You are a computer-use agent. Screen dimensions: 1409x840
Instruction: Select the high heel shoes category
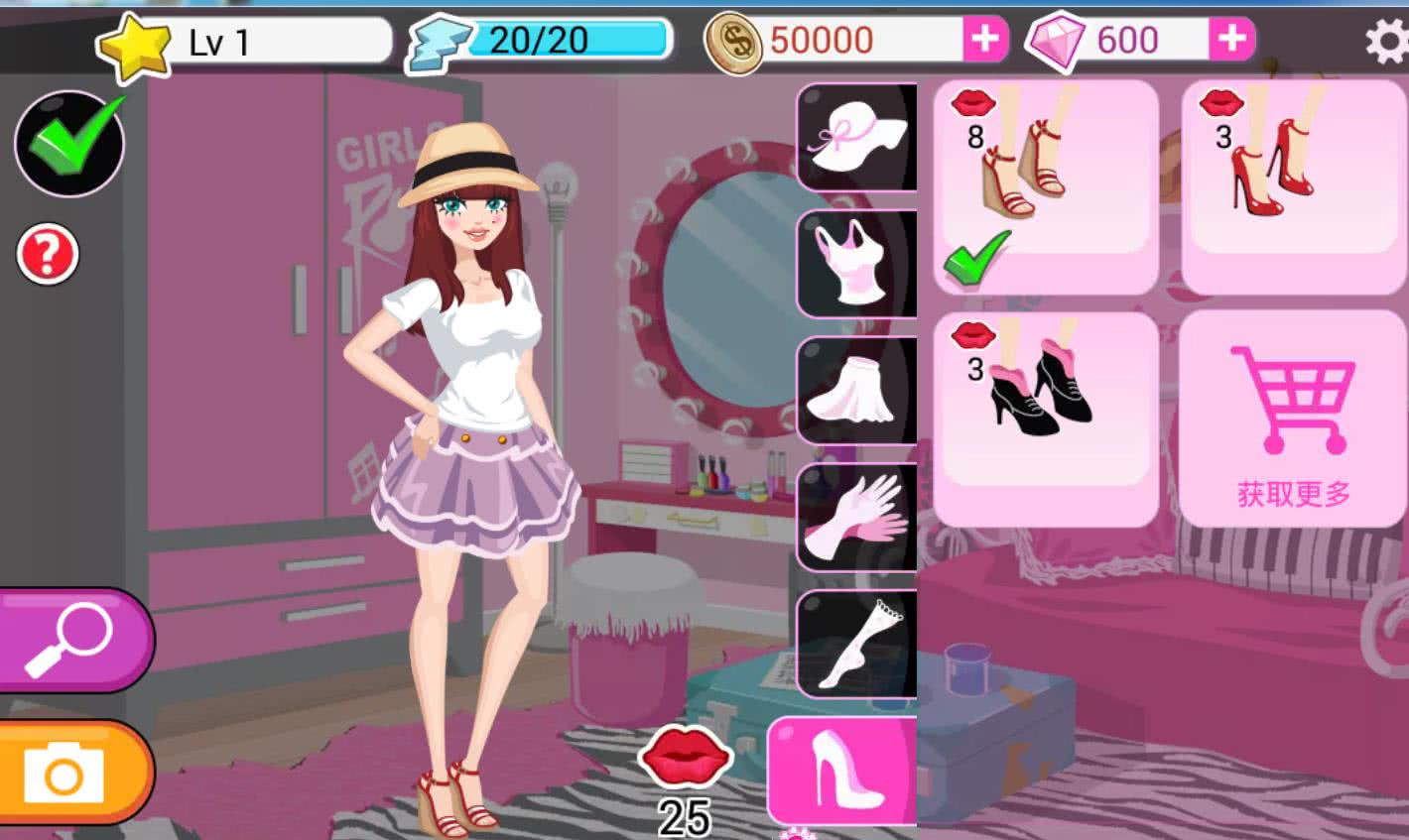pyautogui.click(x=843, y=771)
